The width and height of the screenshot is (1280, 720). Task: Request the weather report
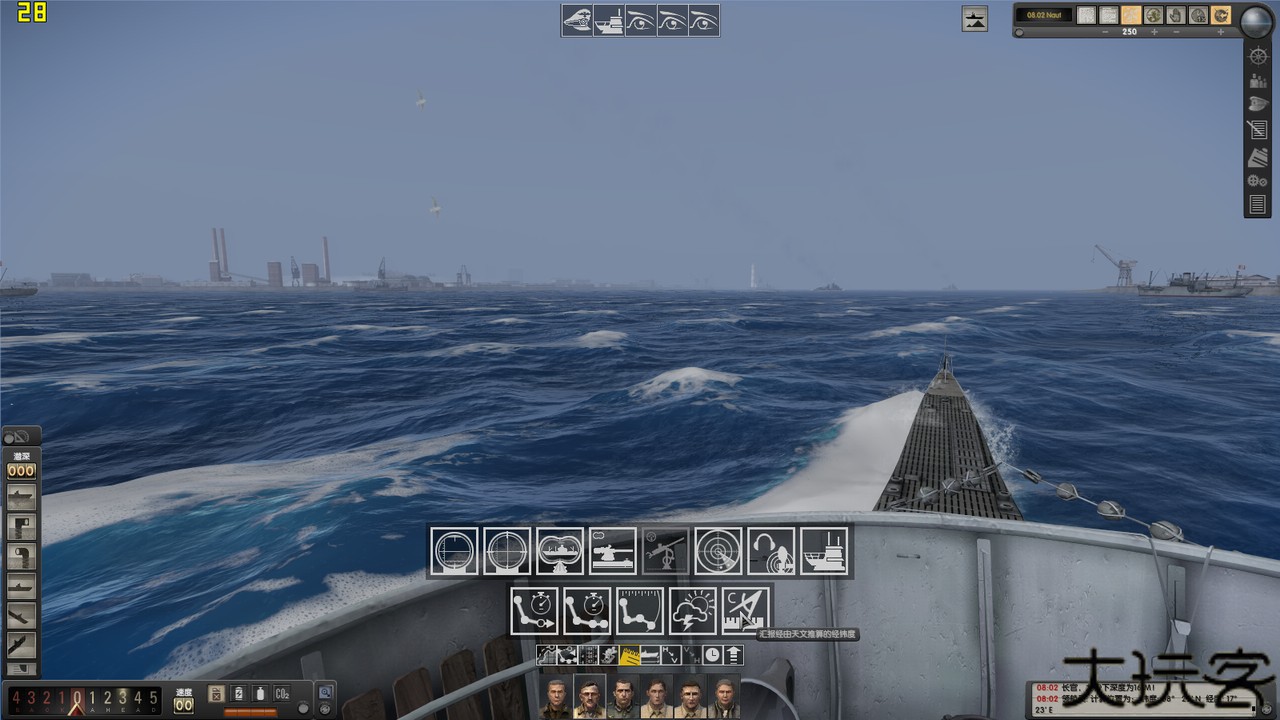click(693, 611)
